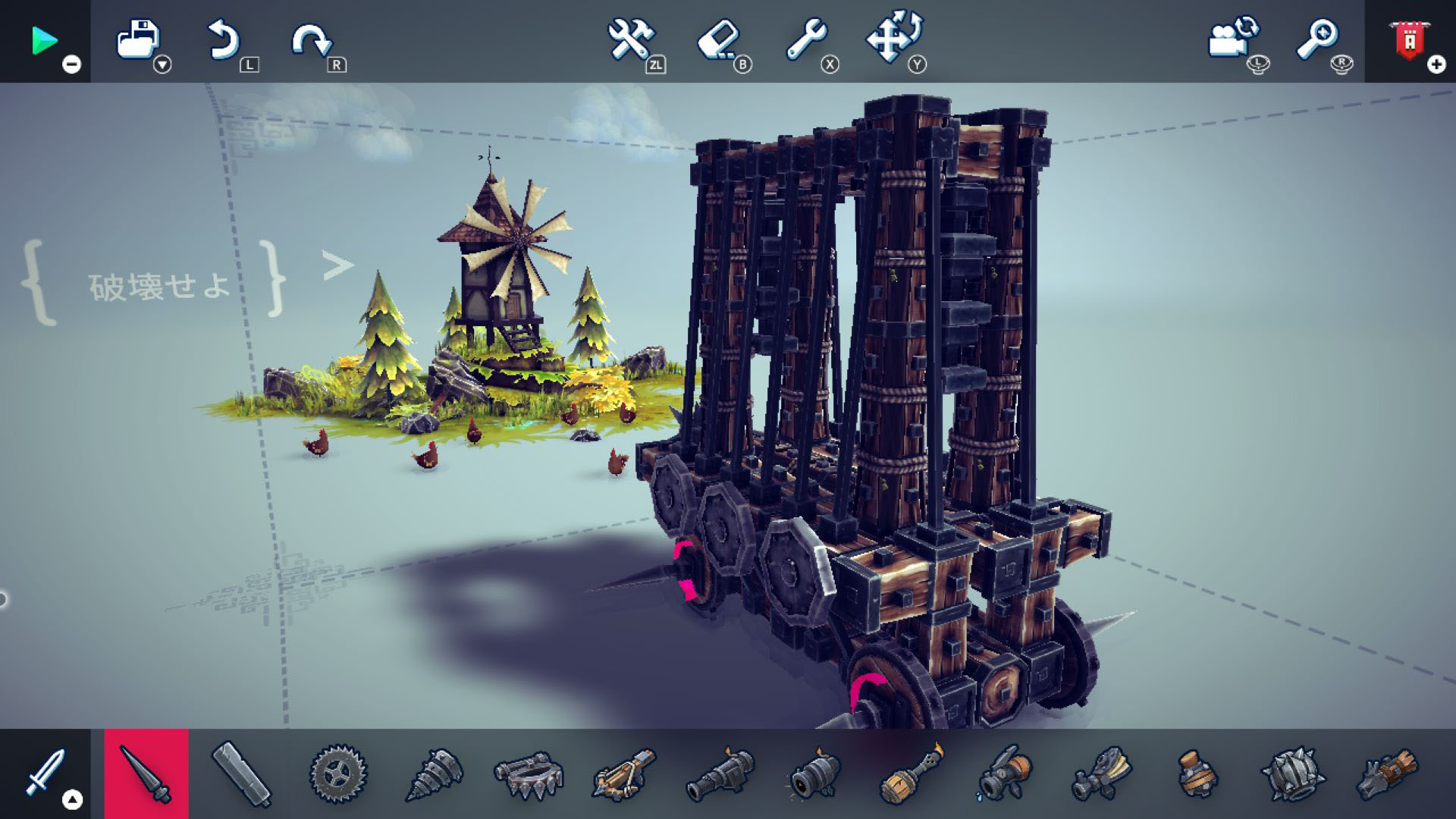The image size is (1456, 819).
Task: Select the crossed hammer and wrench build tool
Action: pos(630,39)
